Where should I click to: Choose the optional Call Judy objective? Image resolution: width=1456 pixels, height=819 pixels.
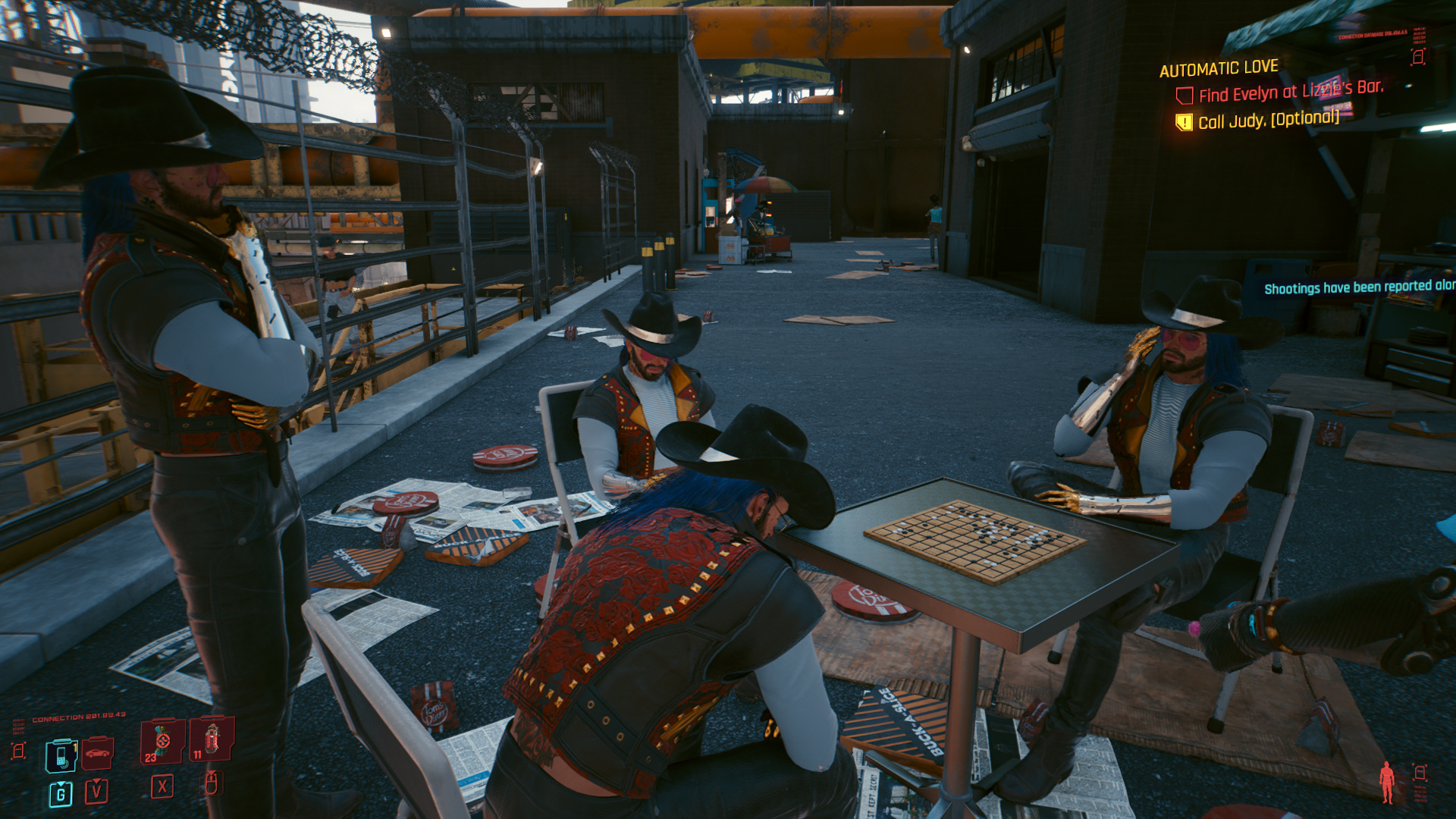(x=1268, y=120)
